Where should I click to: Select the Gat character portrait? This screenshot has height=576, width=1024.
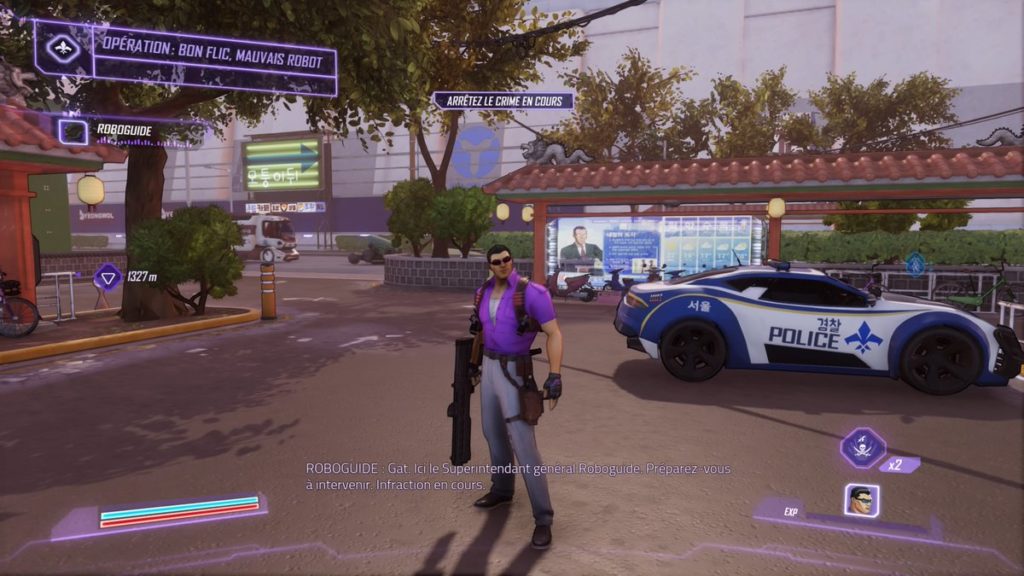click(x=861, y=500)
